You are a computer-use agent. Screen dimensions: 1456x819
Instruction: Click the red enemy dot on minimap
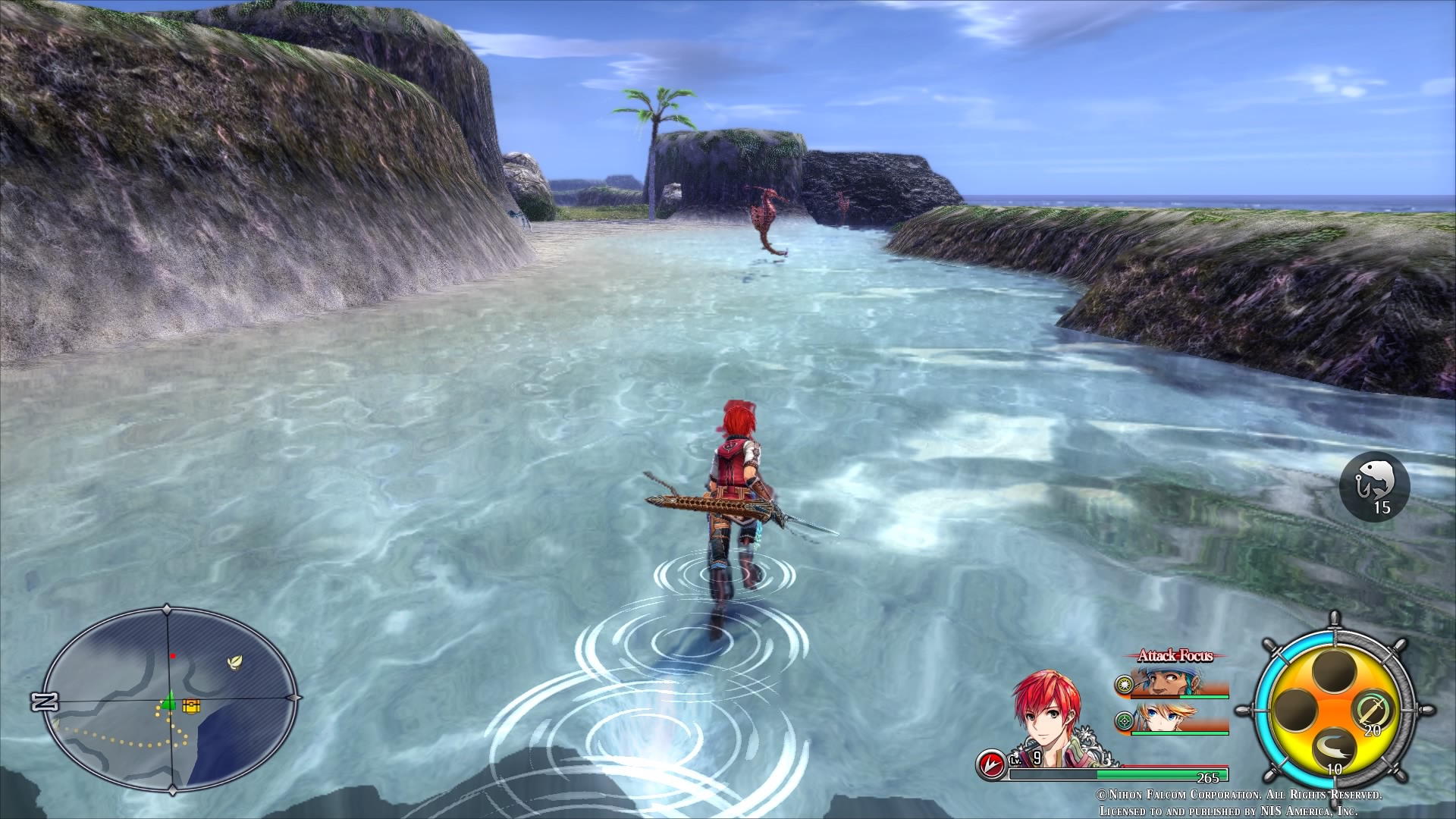pos(173,655)
